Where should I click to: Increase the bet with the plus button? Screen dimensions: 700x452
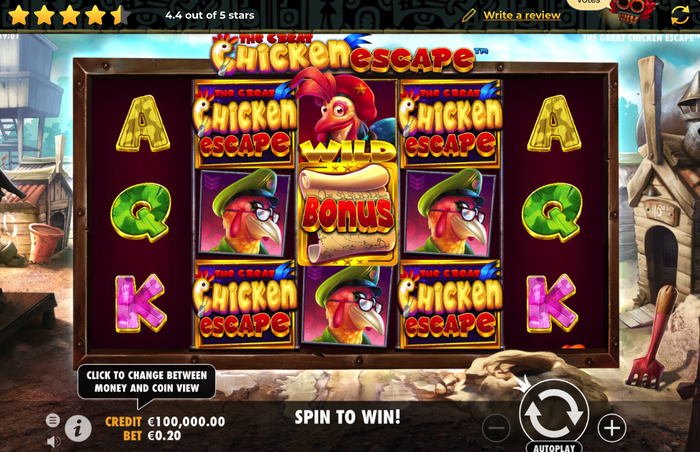pos(611,428)
